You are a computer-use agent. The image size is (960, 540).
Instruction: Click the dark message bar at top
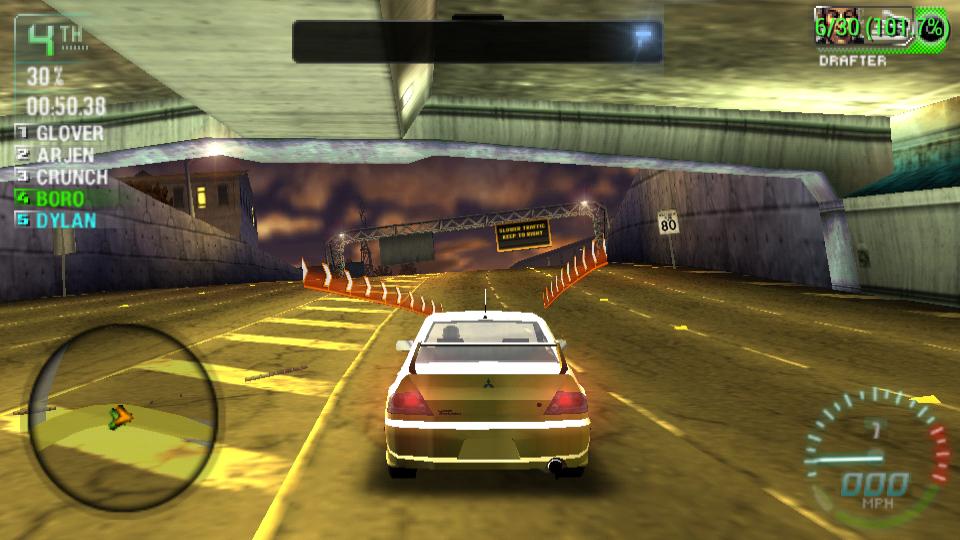[x=478, y=42]
